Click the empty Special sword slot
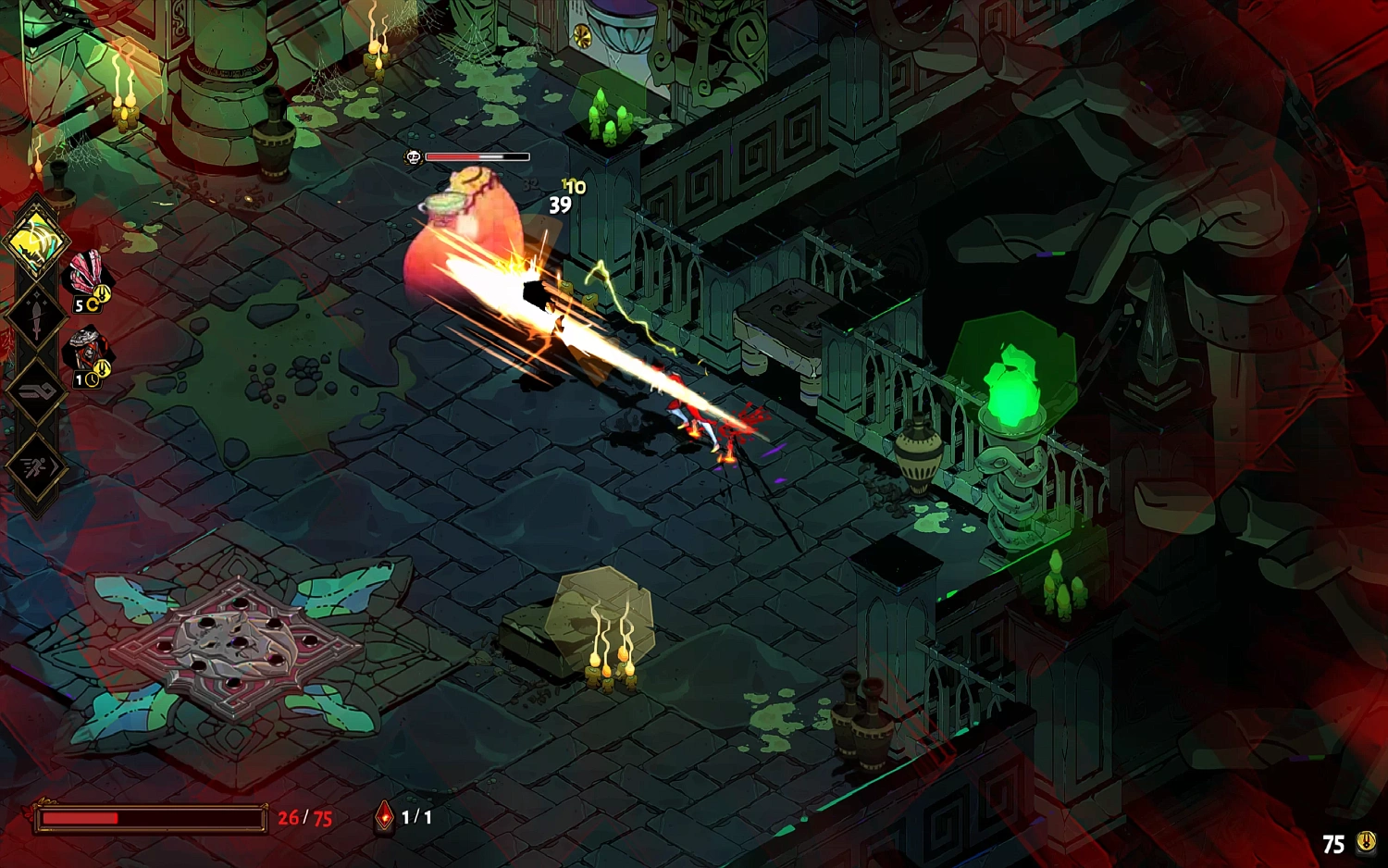The height and width of the screenshot is (868, 1388). 35,316
